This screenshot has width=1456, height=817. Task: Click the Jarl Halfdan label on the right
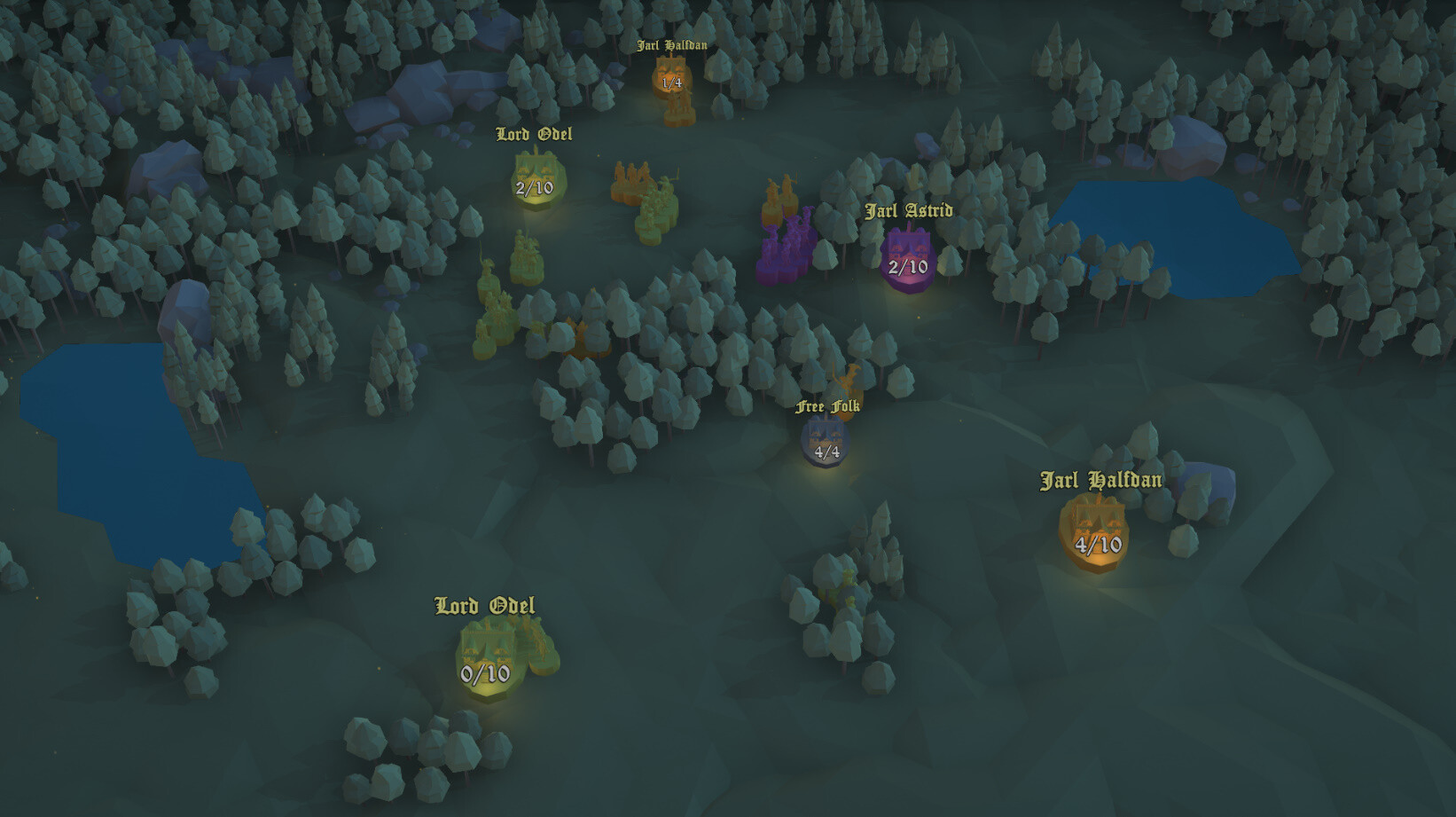tap(1101, 481)
